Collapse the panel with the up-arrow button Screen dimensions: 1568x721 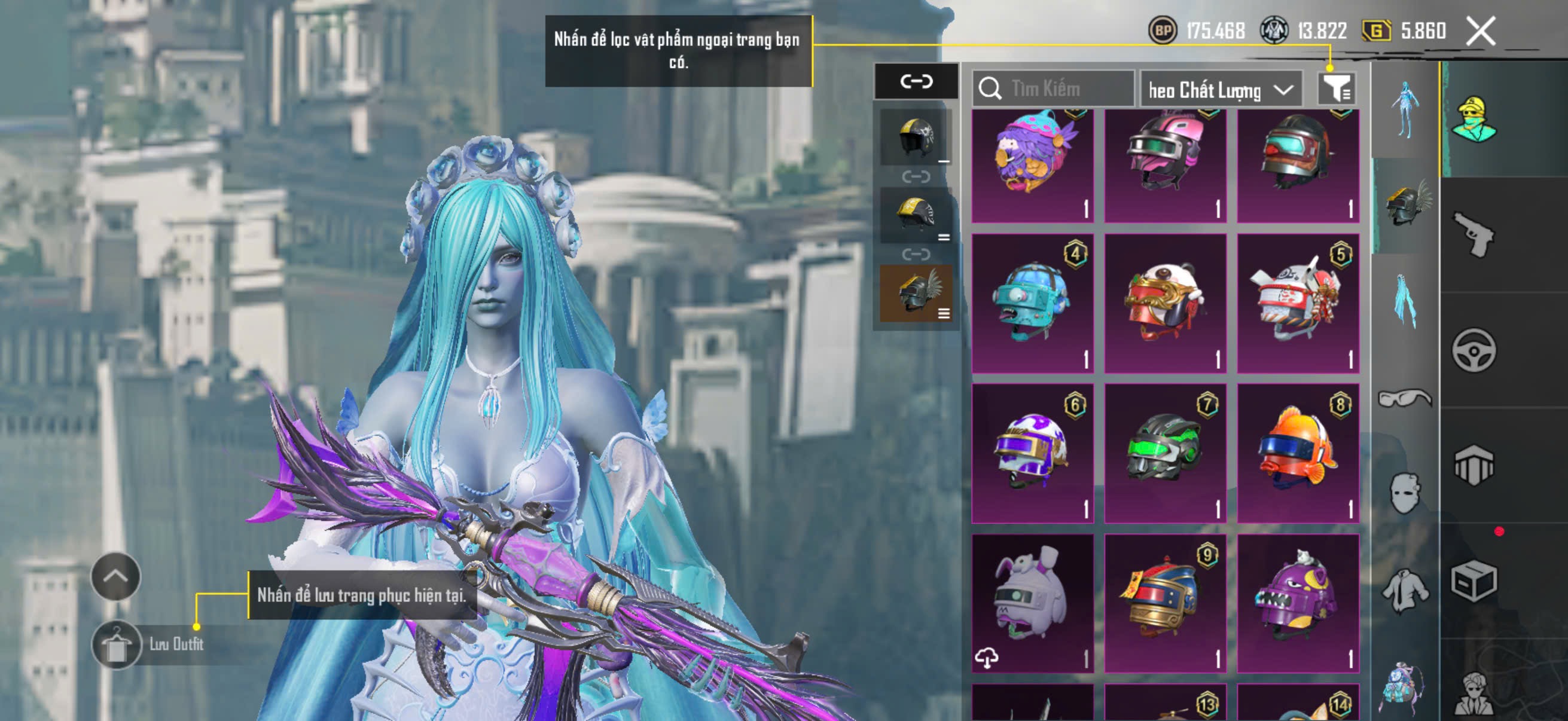[115, 576]
